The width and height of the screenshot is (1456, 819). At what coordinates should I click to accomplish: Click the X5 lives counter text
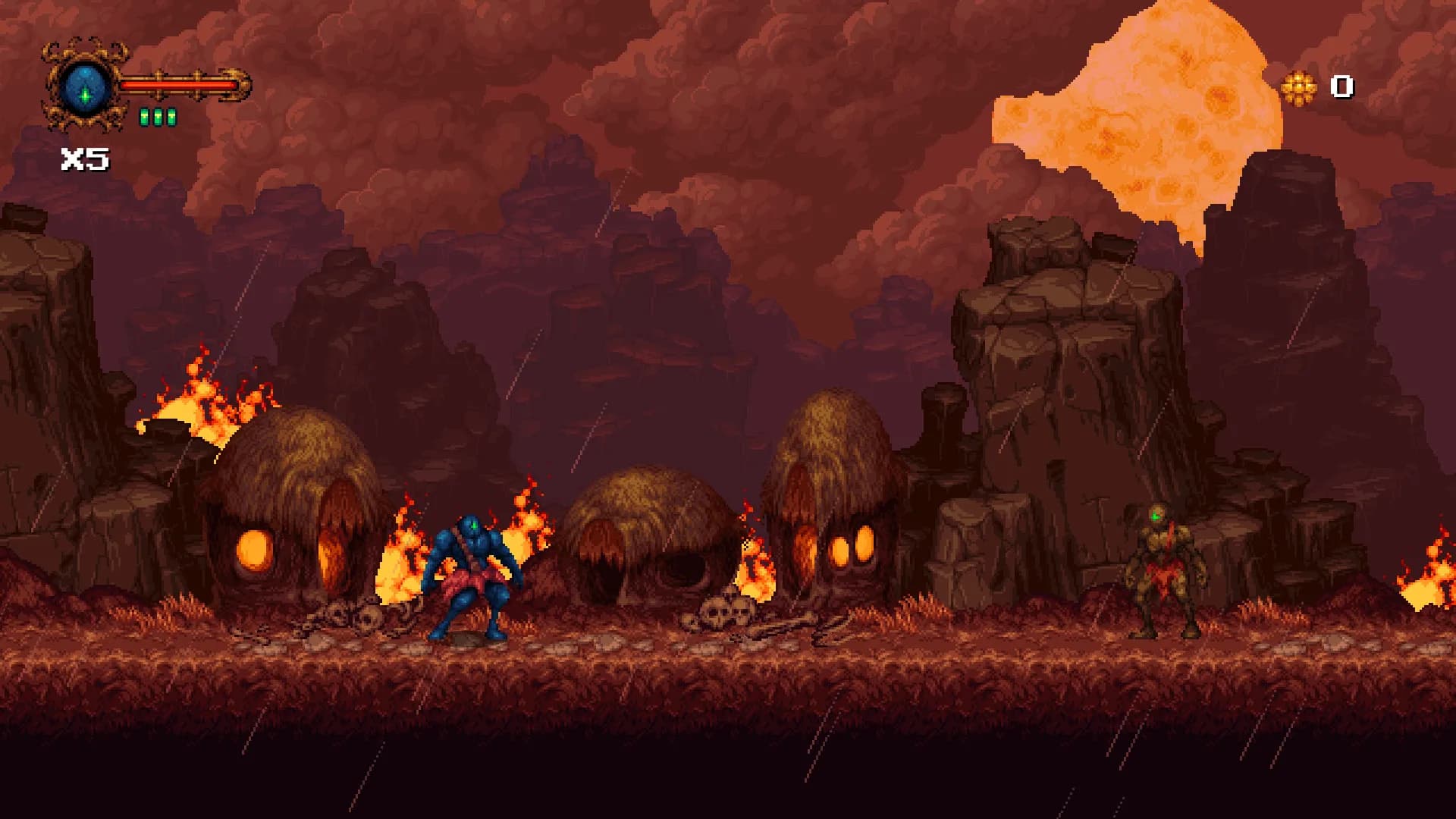(x=83, y=158)
